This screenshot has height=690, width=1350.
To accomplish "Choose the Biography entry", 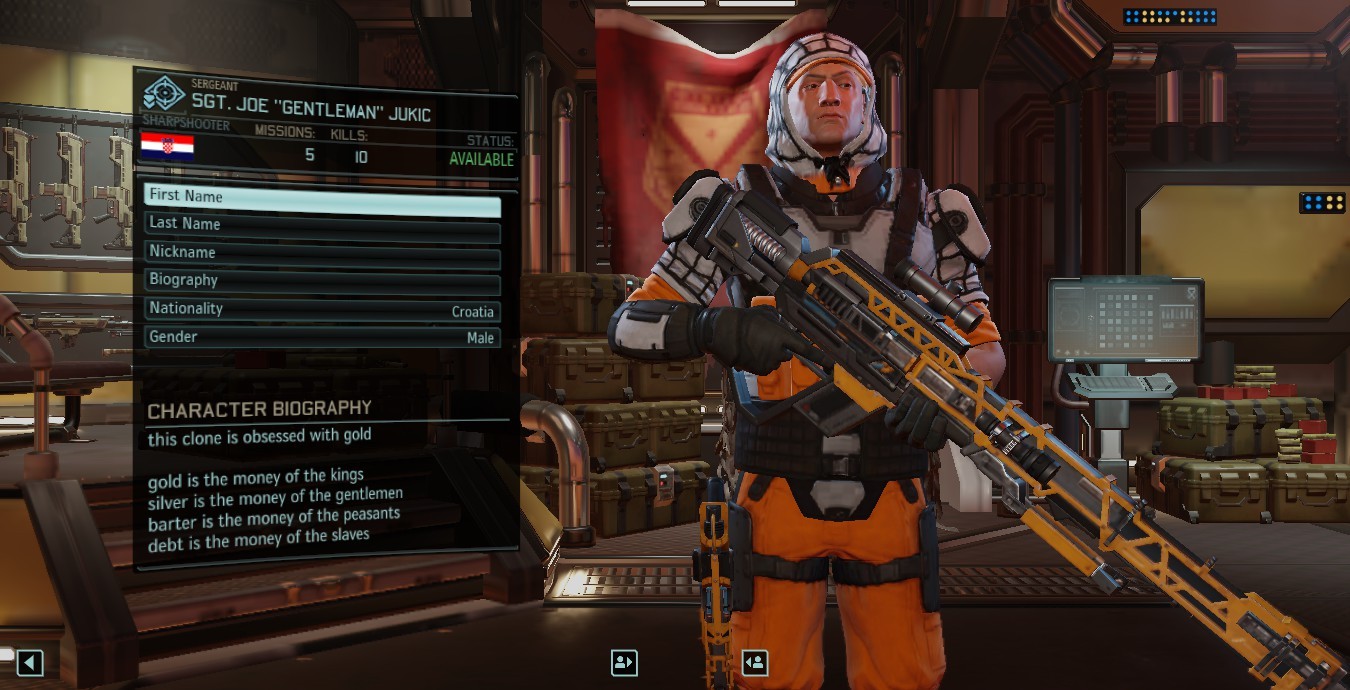I will [321, 281].
